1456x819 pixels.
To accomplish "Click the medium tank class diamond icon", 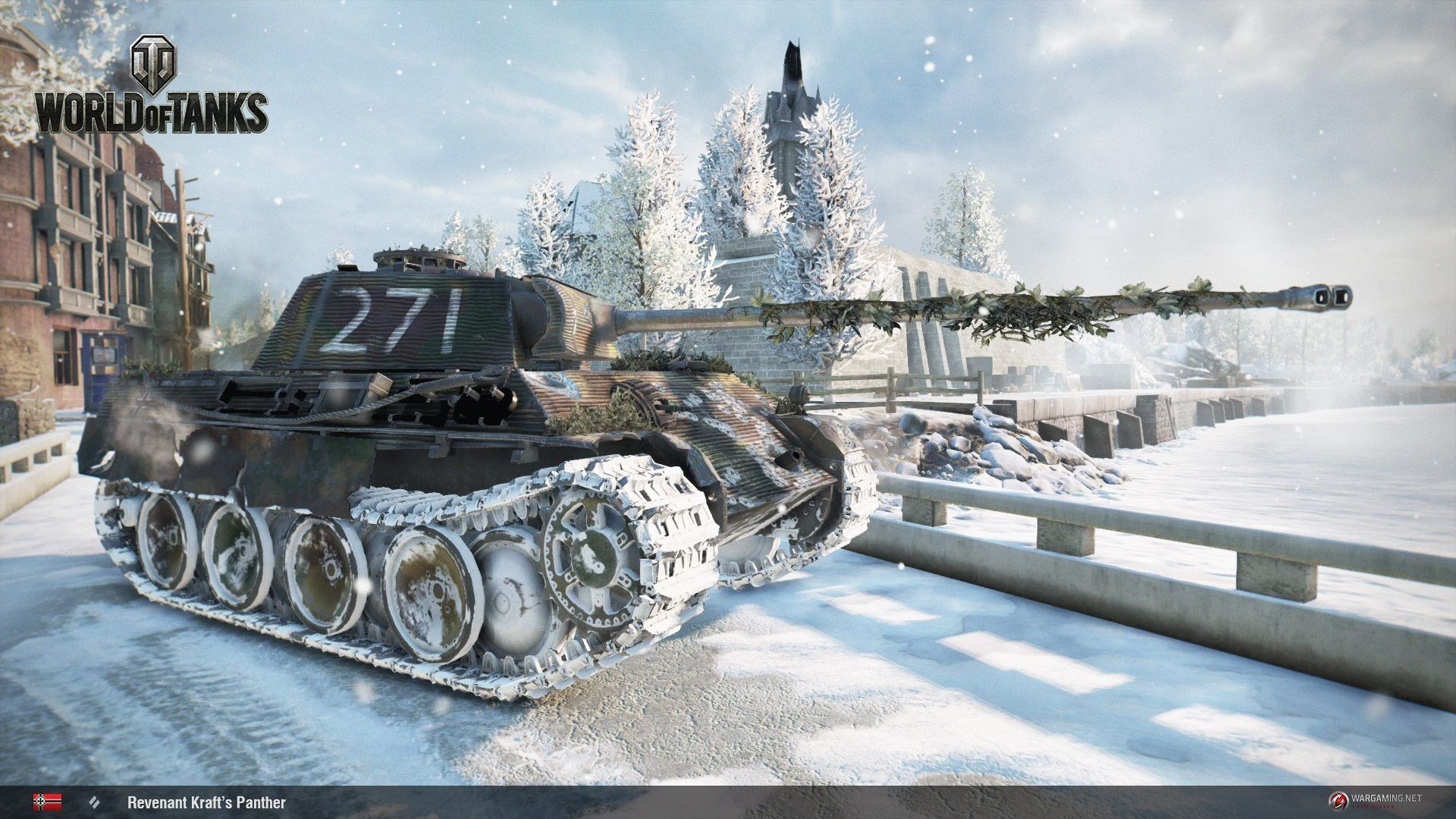I will pyautogui.click(x=95, y=802).
